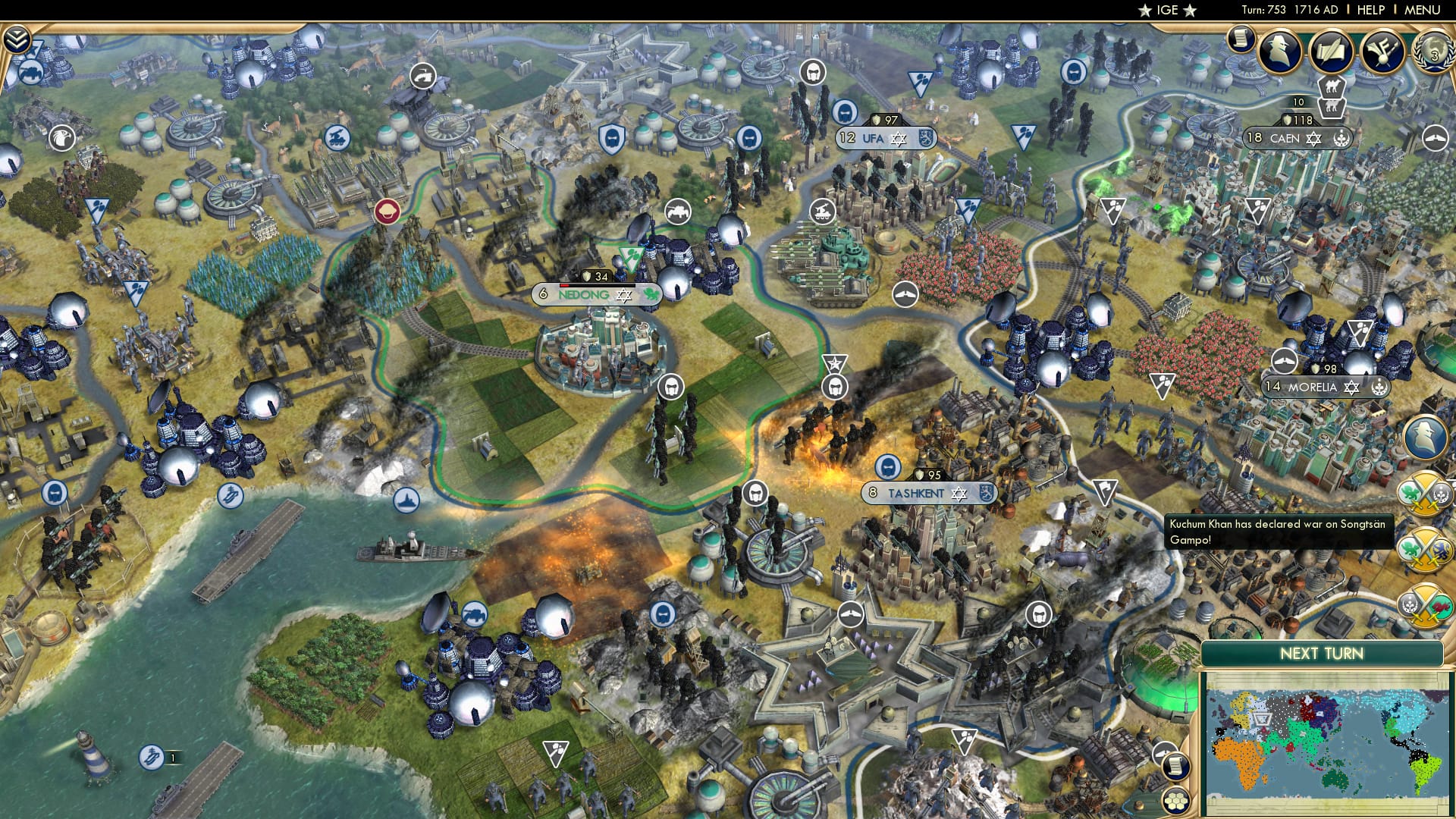
Task: Open the quill-and-scroll treaty notification
Action: click(1329, 51)
